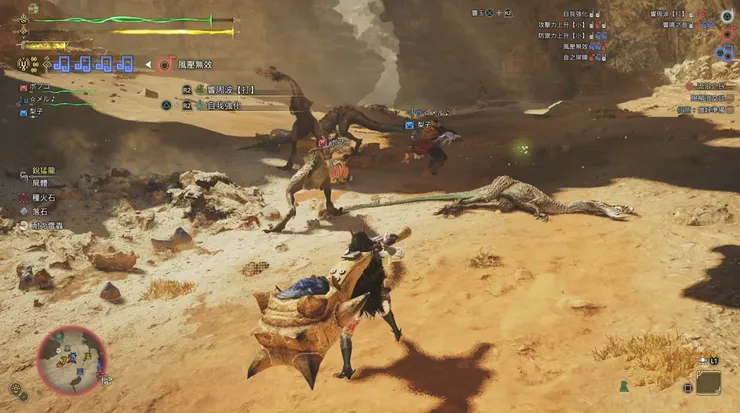Select the 風壓無效 melody note icon

(x=163, y=65)
